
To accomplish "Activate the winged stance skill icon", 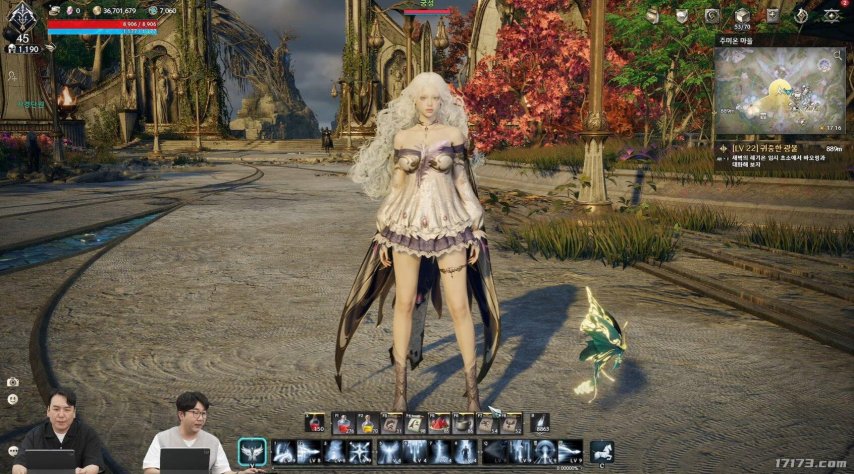I will (252, 452).
